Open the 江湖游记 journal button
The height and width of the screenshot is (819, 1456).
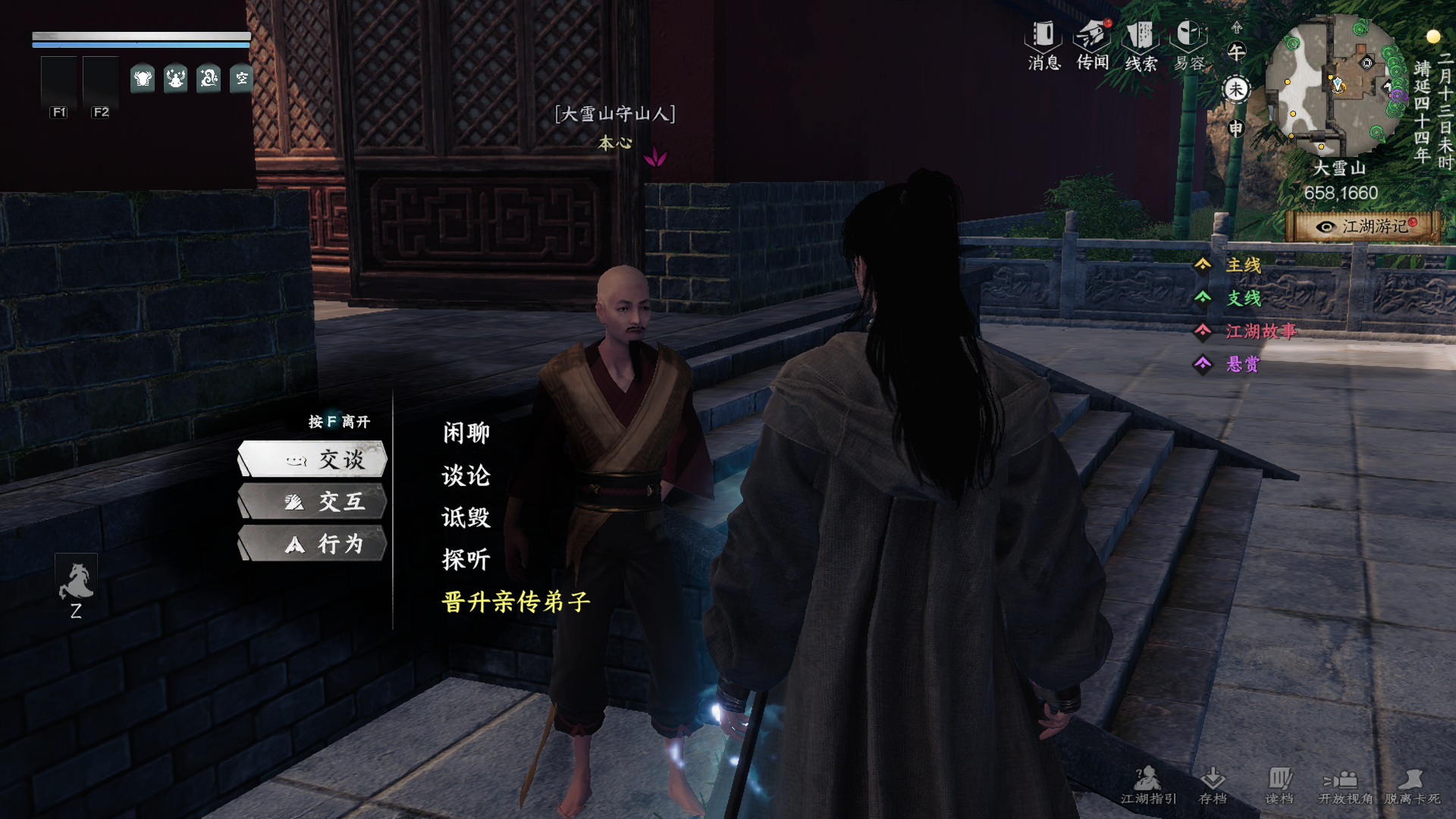pyautogui.click(x=1364, y=226)
